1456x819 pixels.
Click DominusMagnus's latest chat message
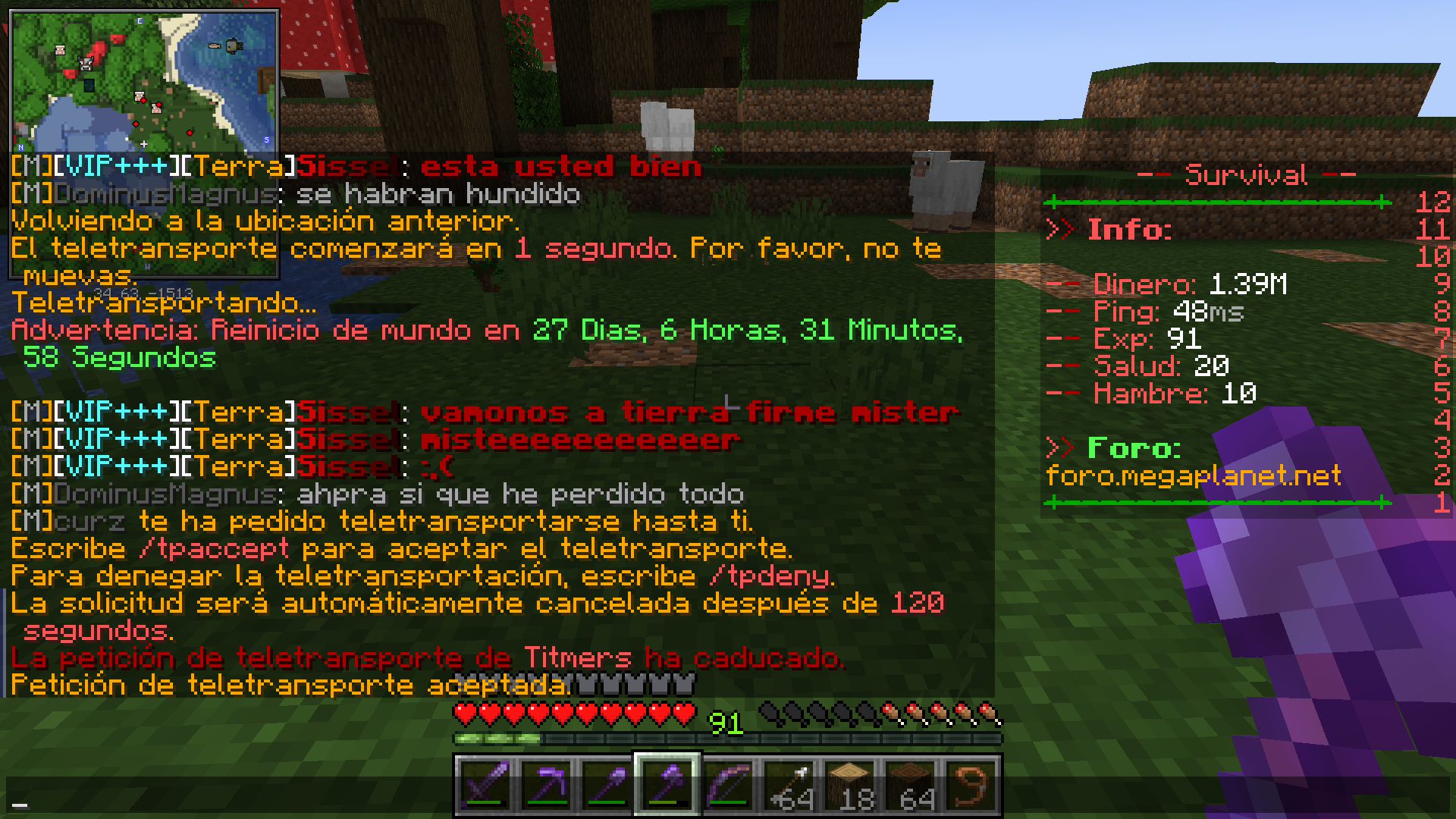(x=379, y=493)
